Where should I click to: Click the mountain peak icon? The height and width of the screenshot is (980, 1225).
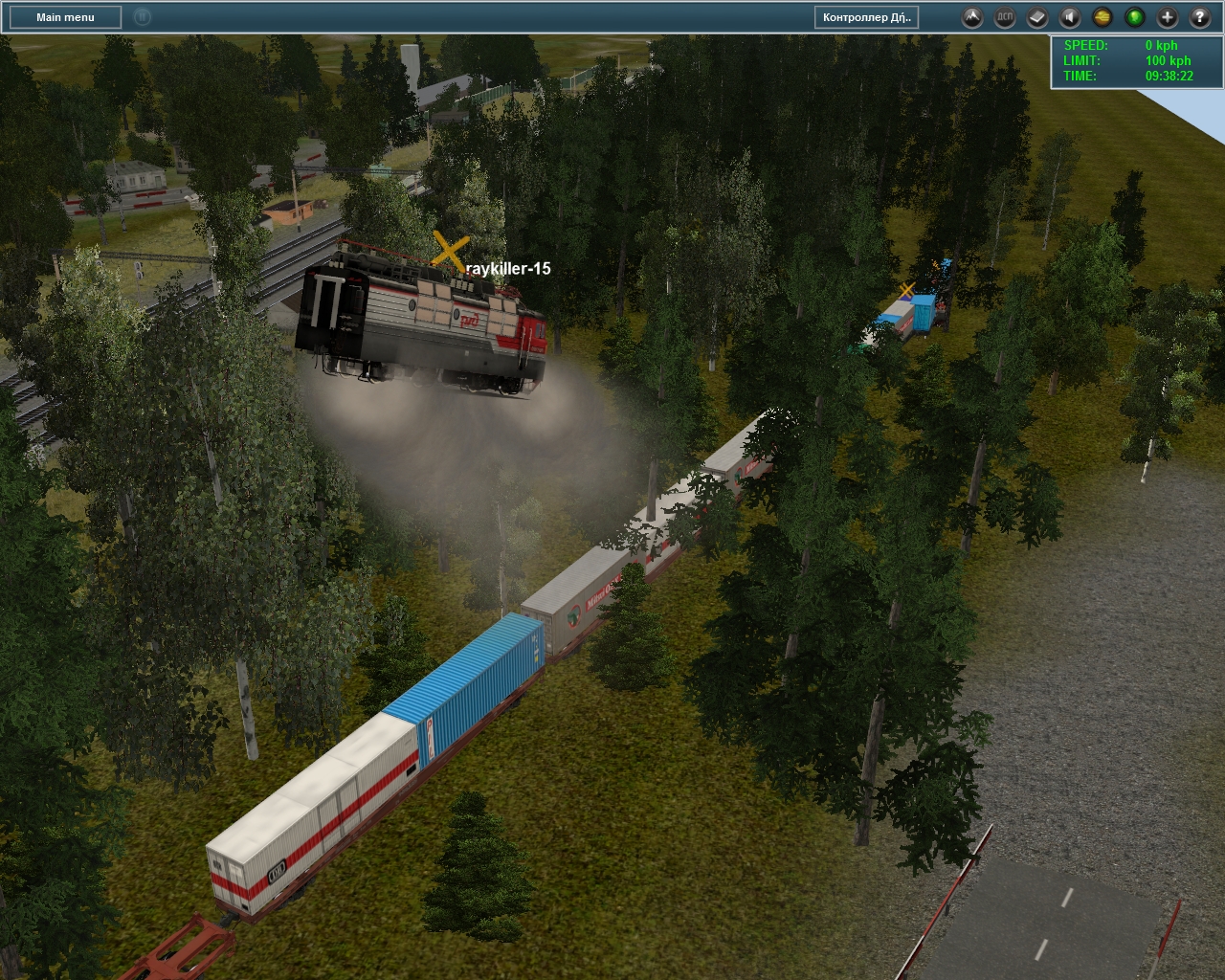(972, 17)
